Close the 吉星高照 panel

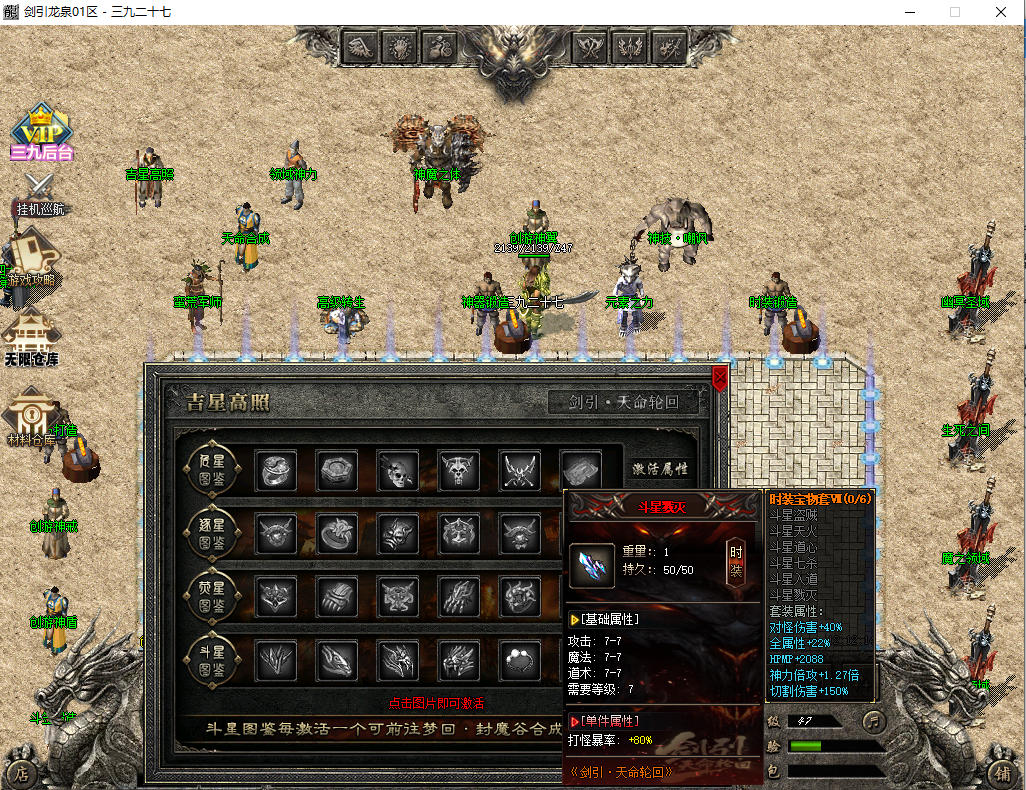(719, 378)
